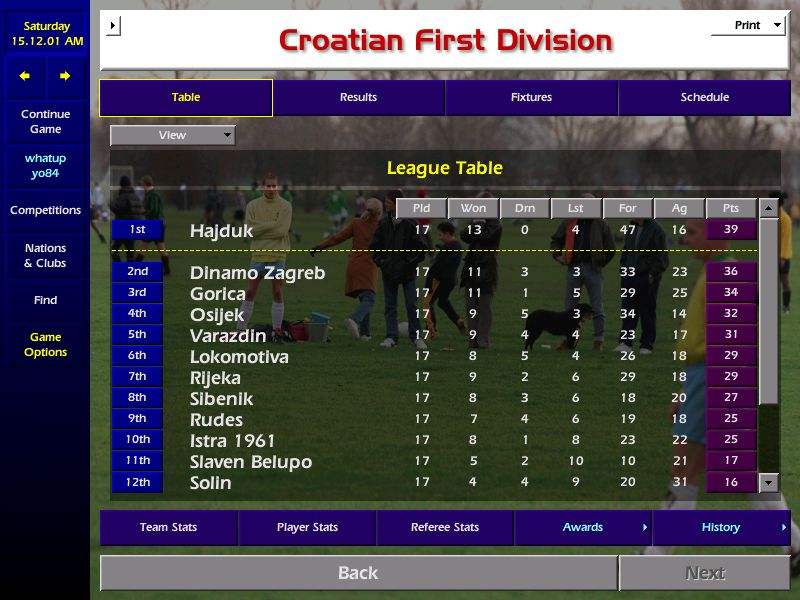Open the Competitions menu
Viewport: 800px width, 600px height.
(45, 211)
